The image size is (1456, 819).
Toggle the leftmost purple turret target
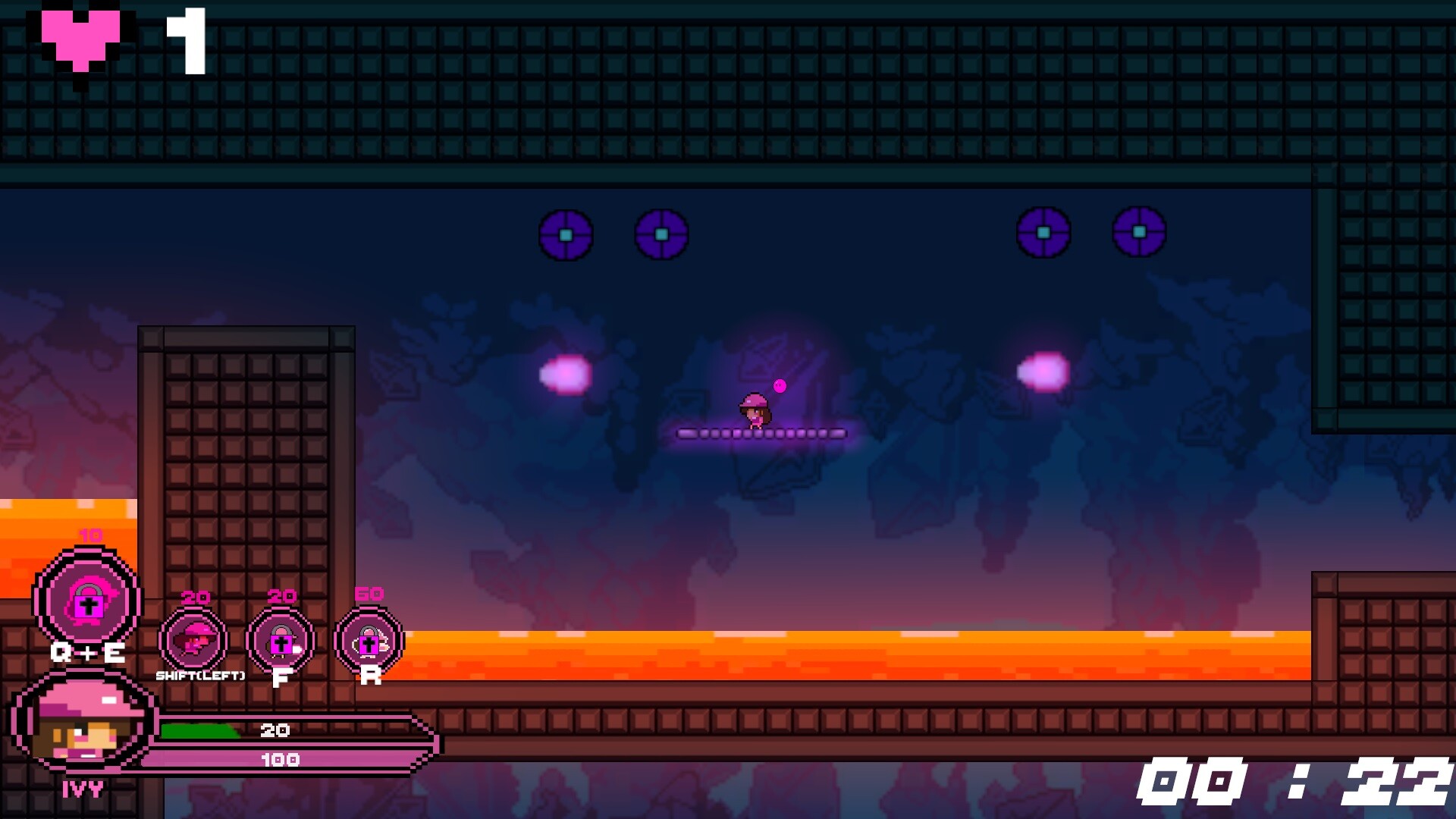(x=566, y=236)
